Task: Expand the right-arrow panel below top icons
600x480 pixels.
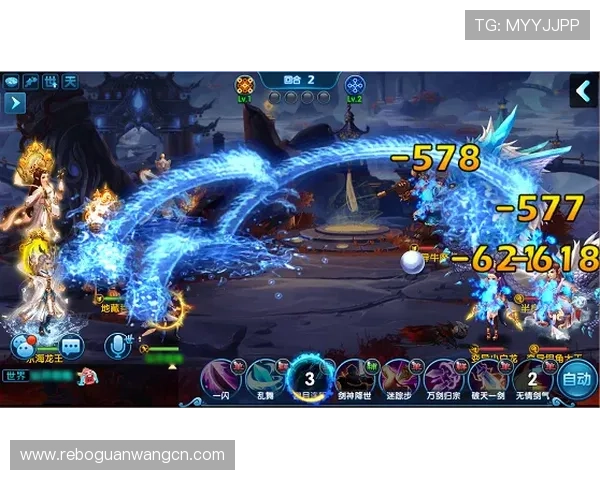Action: pos(14,101)
